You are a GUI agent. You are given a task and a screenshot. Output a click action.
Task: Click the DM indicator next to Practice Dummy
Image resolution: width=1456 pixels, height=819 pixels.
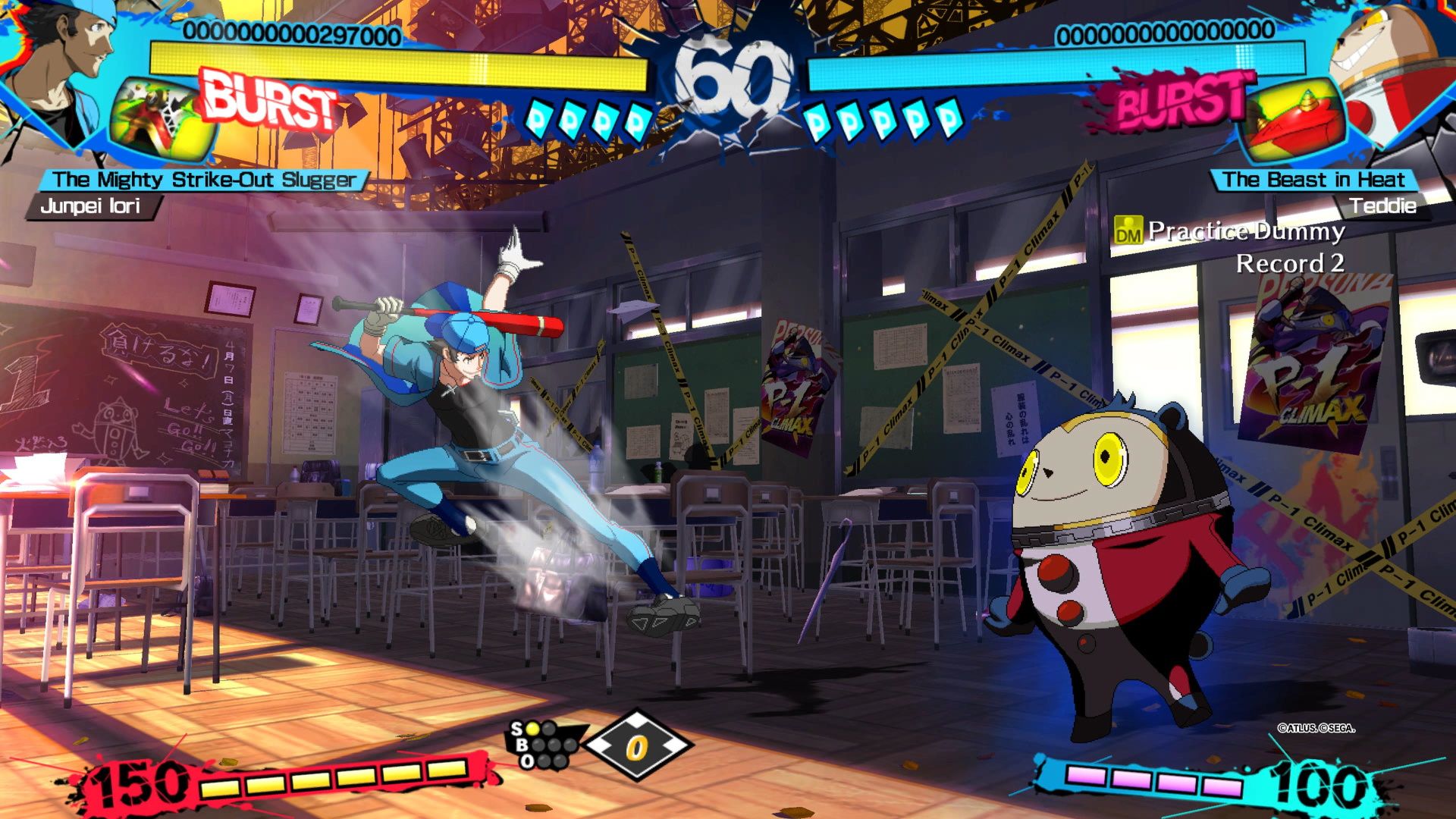coord(1129,231)
